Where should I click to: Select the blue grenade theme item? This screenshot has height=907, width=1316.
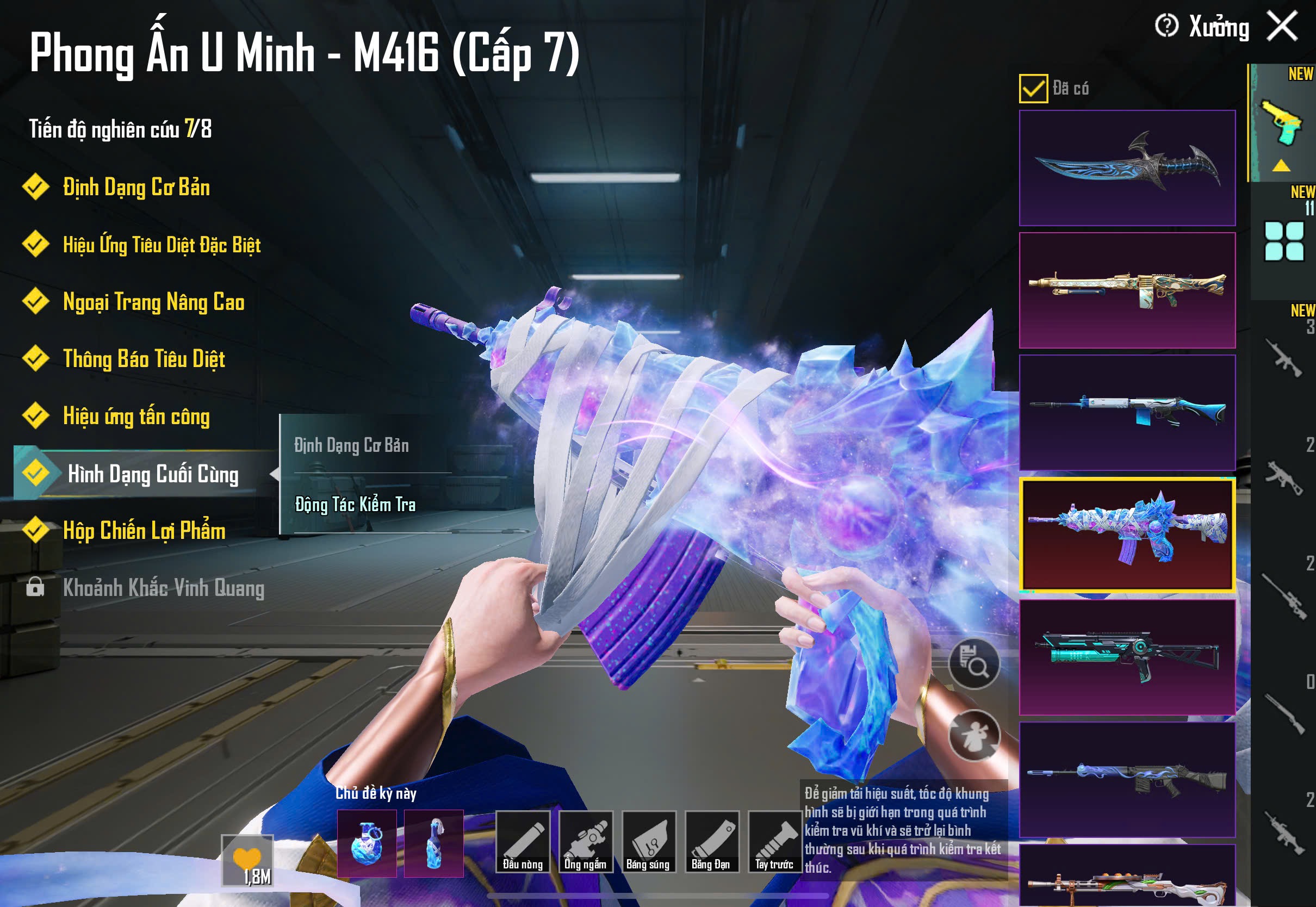point(367,843)
